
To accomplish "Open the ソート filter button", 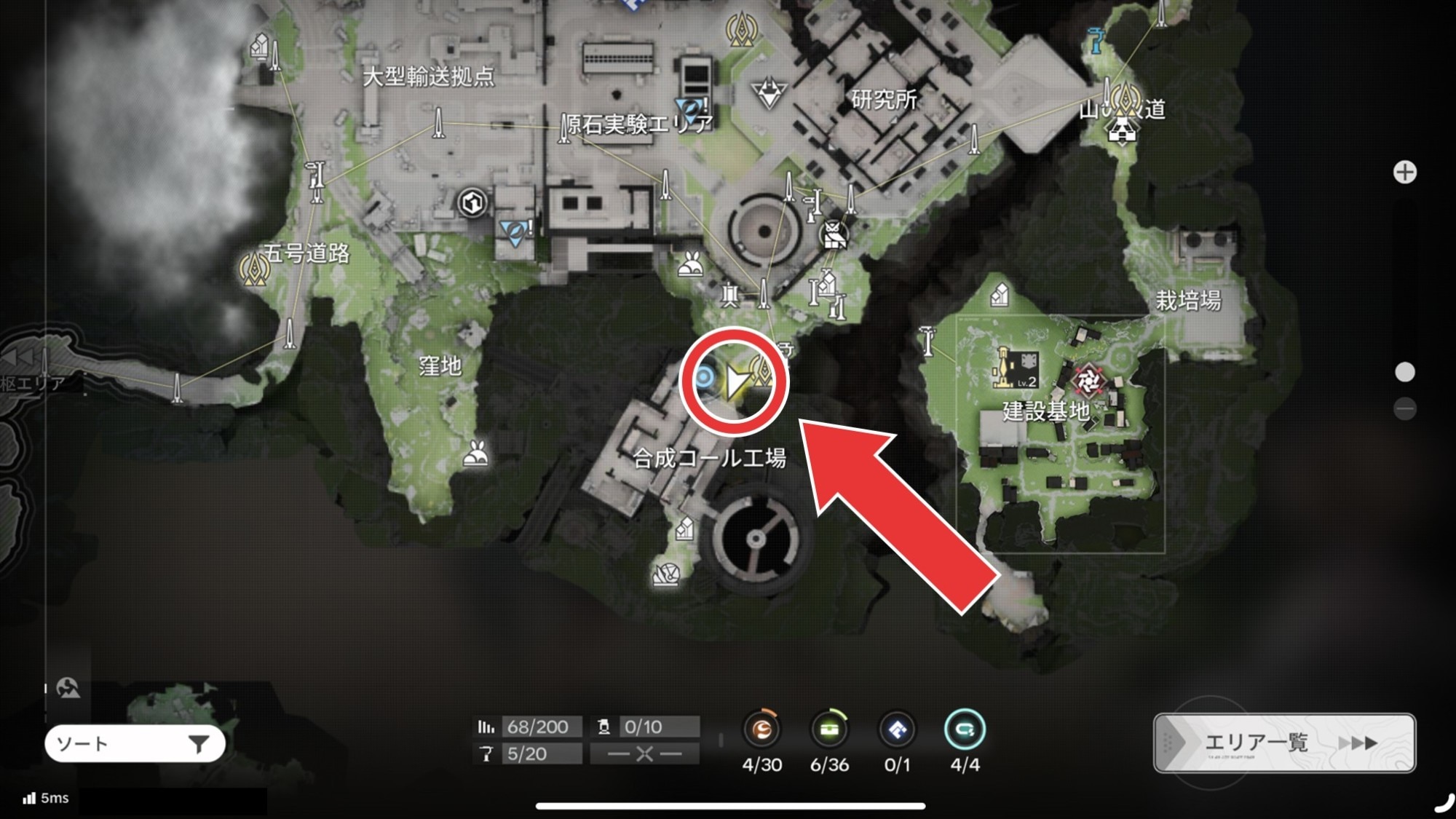I will click(135, 743).
